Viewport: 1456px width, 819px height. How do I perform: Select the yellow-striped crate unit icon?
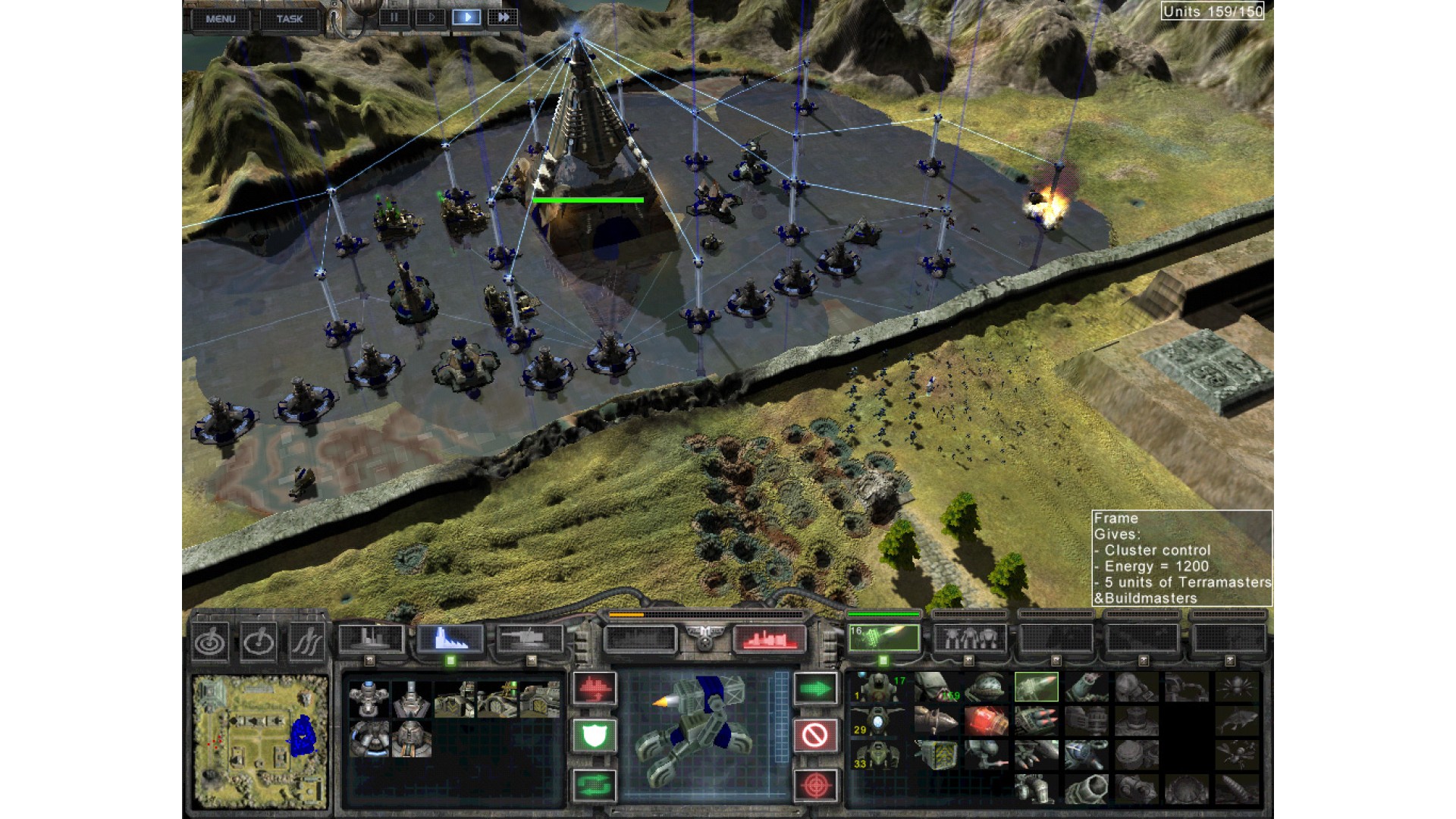936,755
